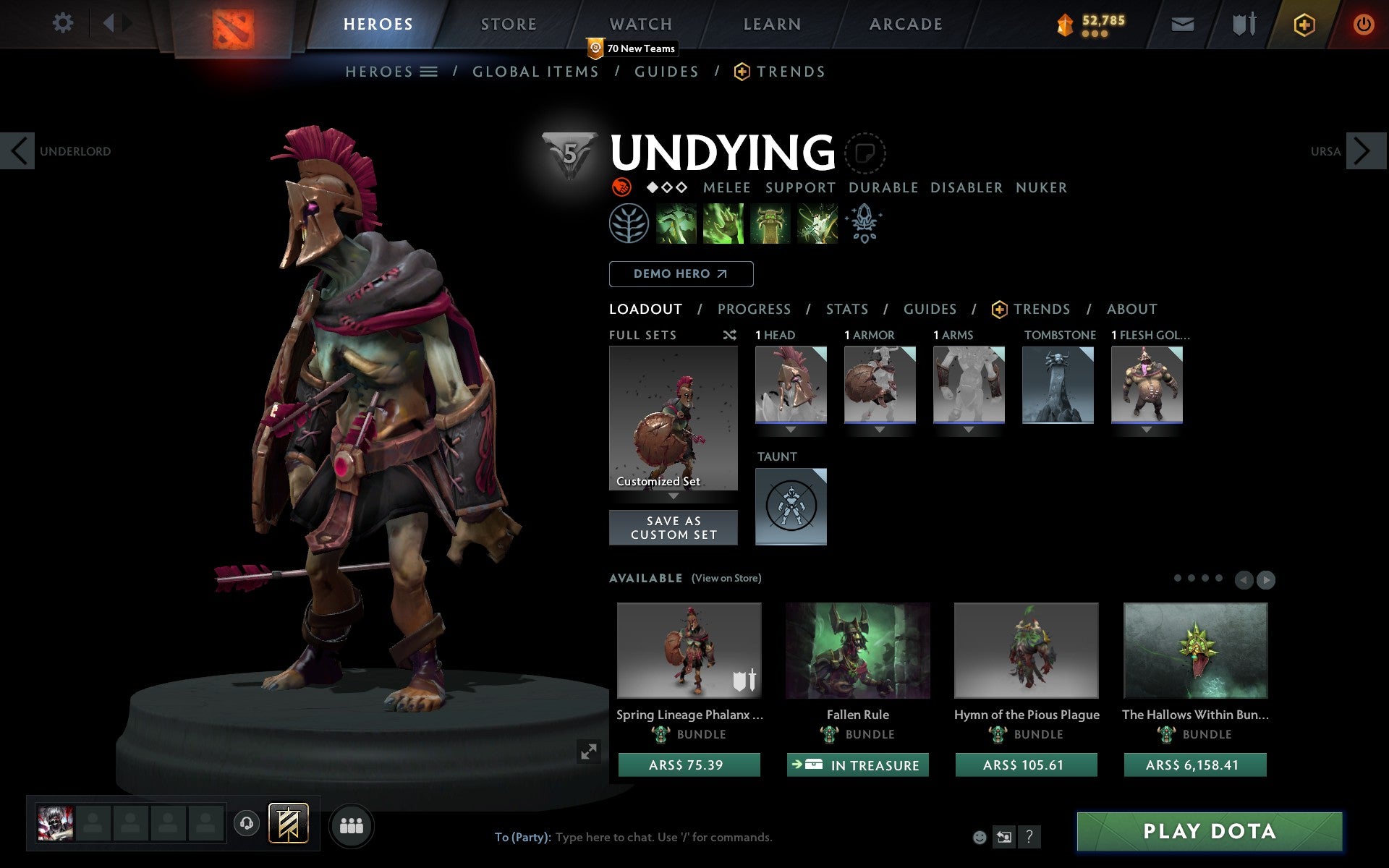Screen dimensions: 1389x868
Task: Toggle the shuffle icon next to Full Sets
Action: [x=729, y=335]
